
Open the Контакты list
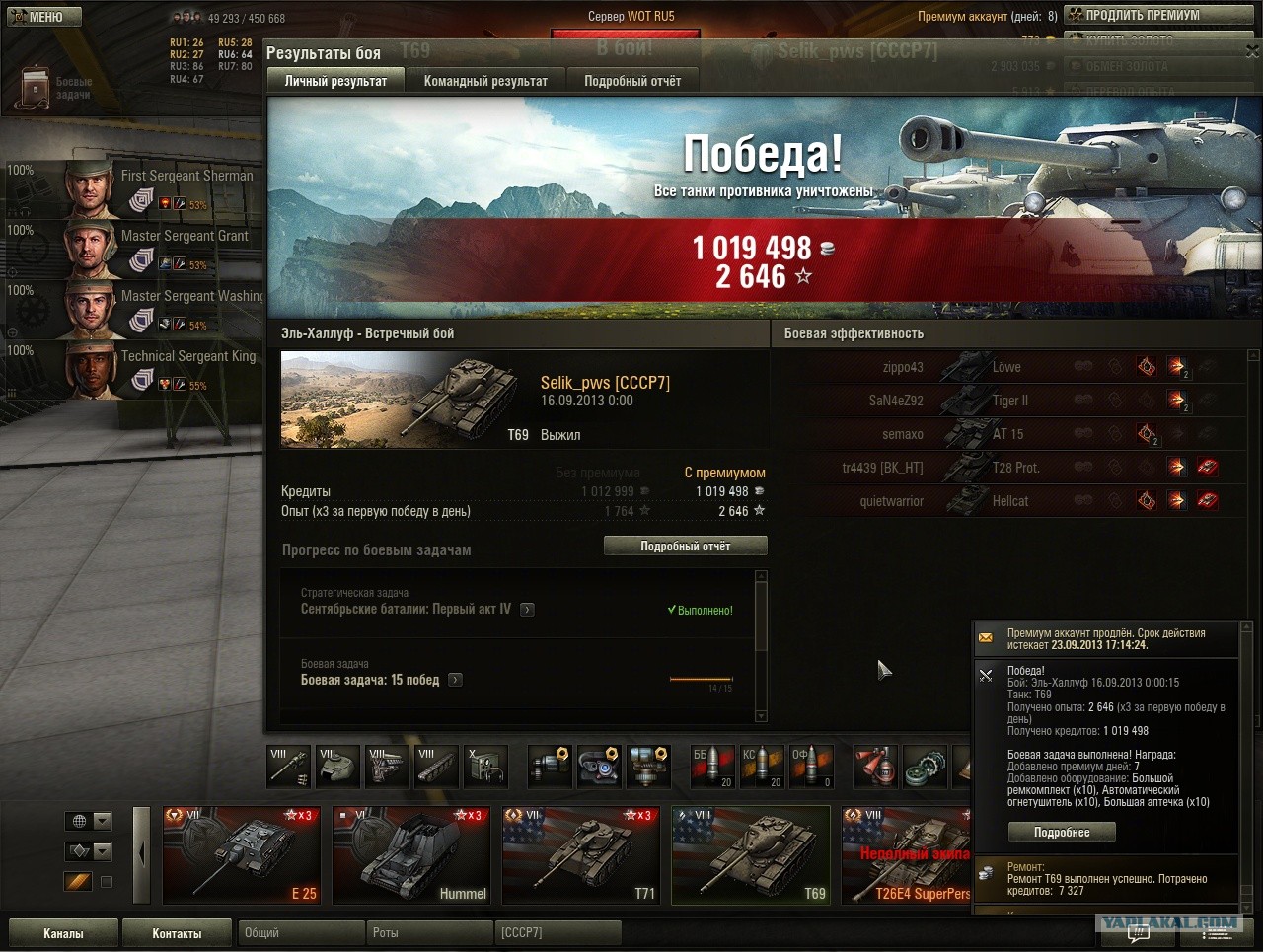point(177,933)
